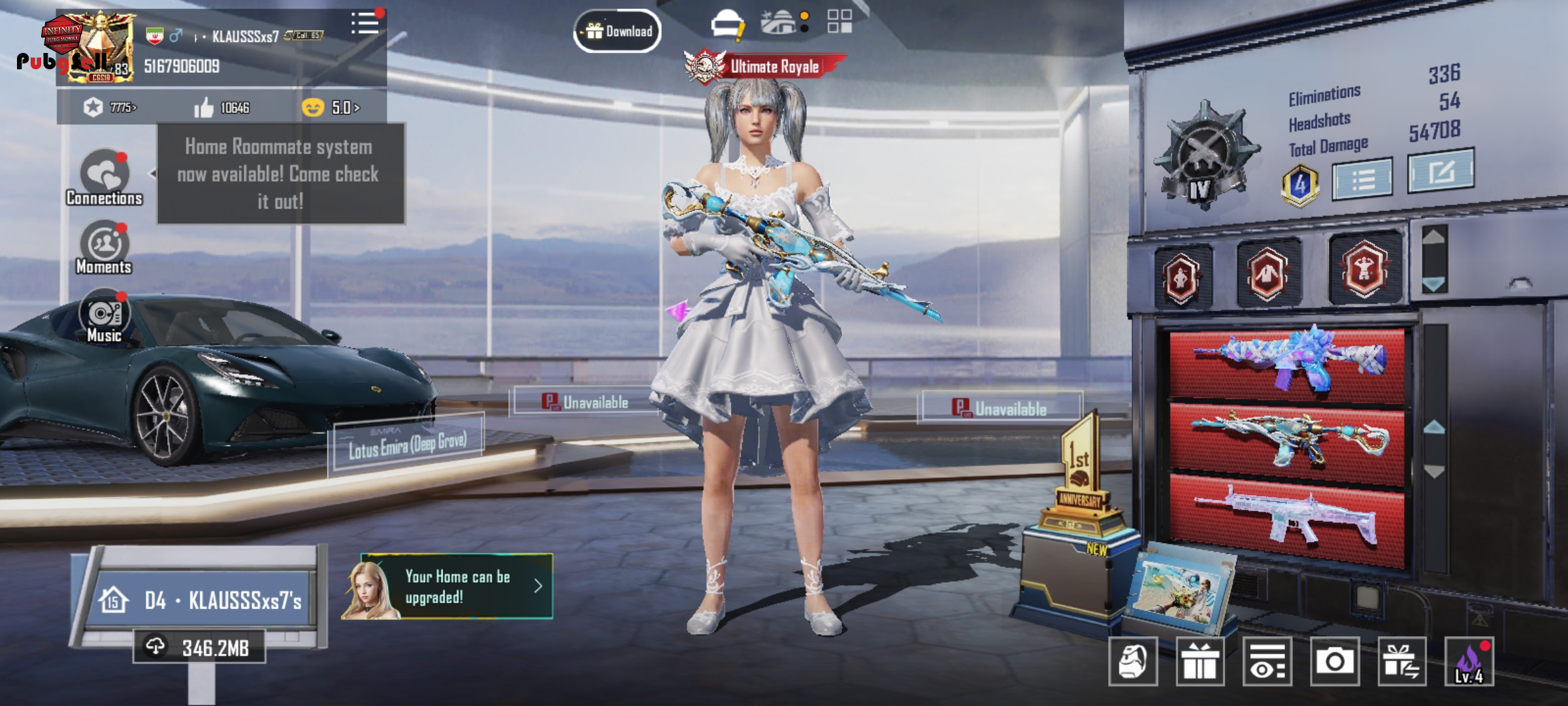Open the Music player icon
This screenshot has width=1568, height=706.
[104, 316]
